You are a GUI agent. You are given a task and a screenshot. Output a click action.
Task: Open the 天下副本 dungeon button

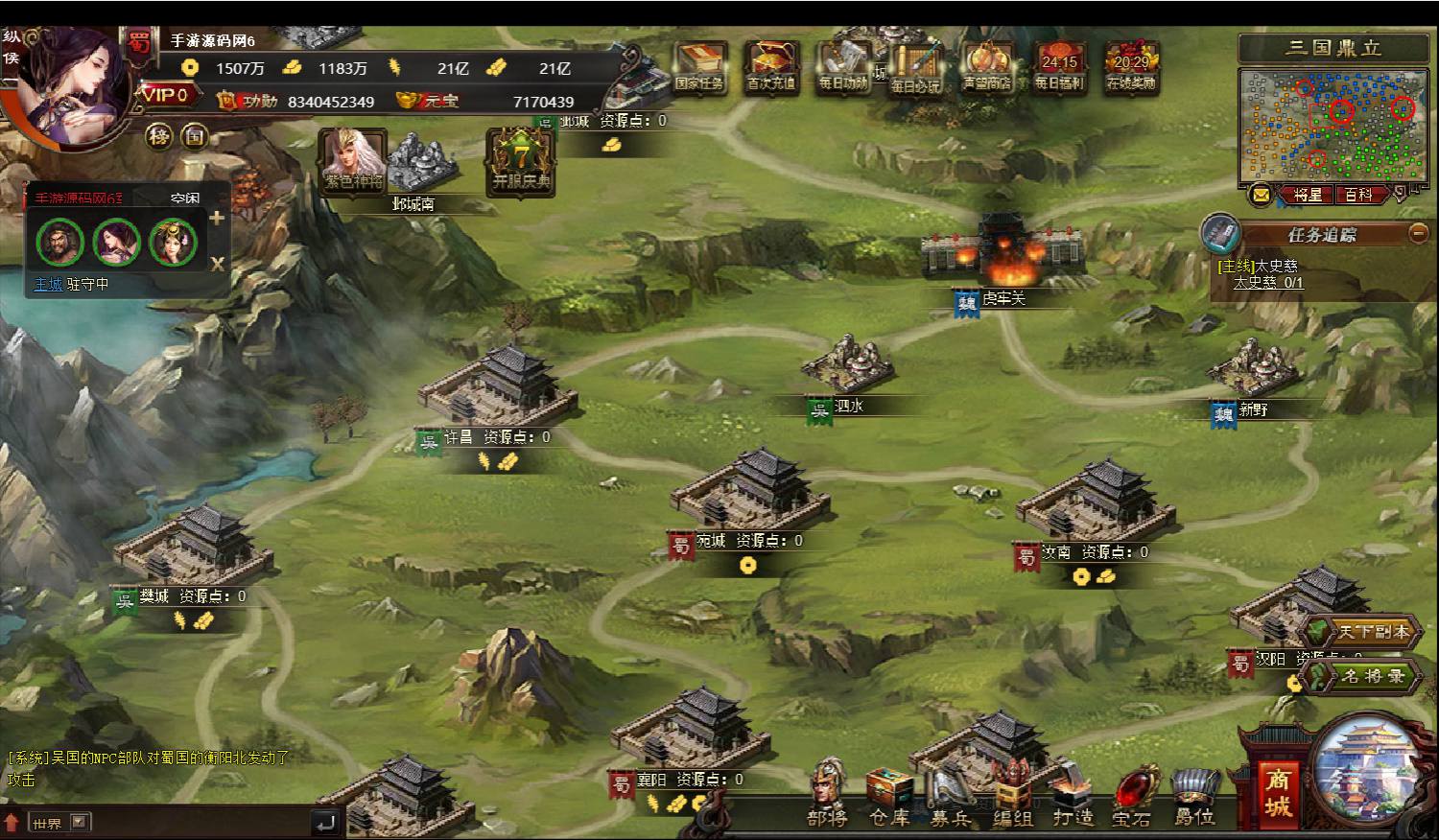1365,632
